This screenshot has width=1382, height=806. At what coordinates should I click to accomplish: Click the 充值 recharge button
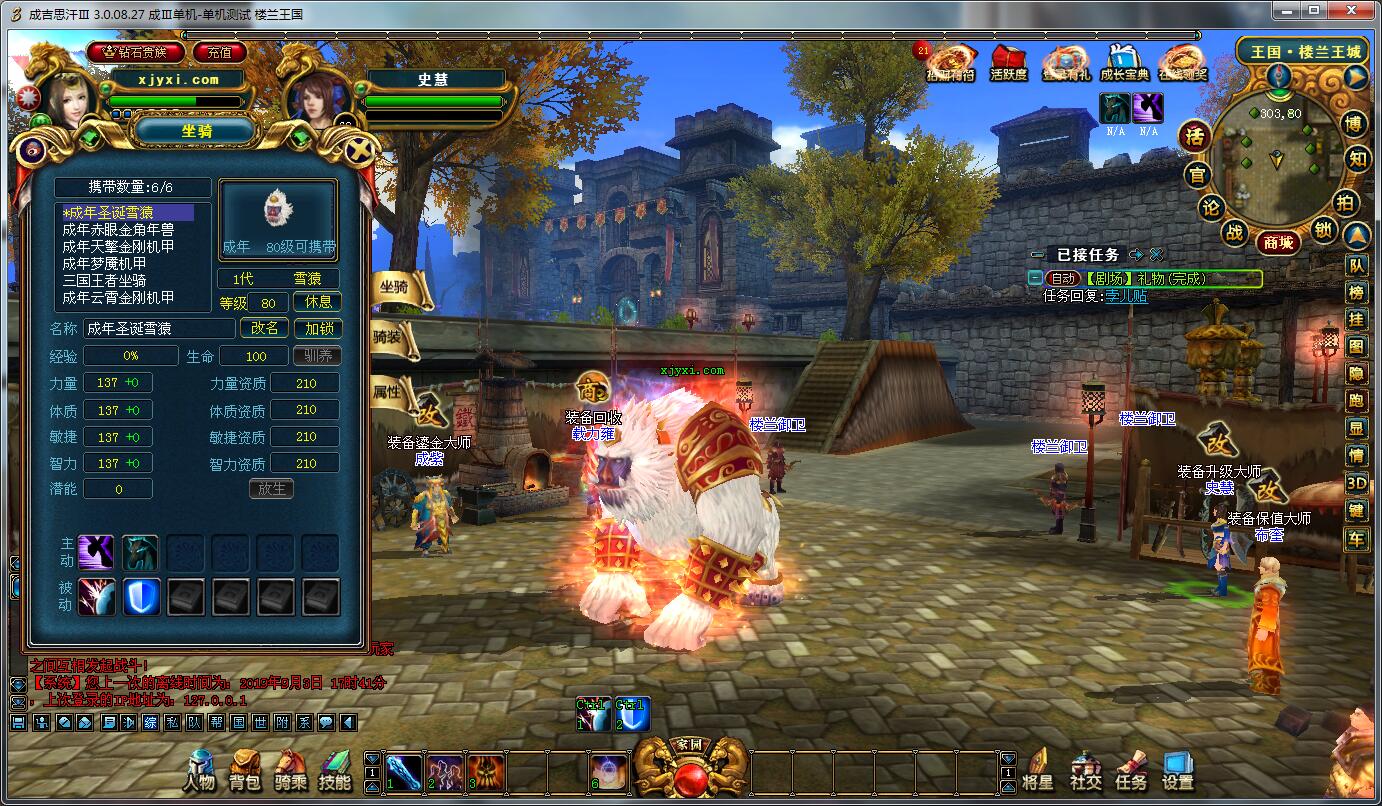[x=220, y=52]
